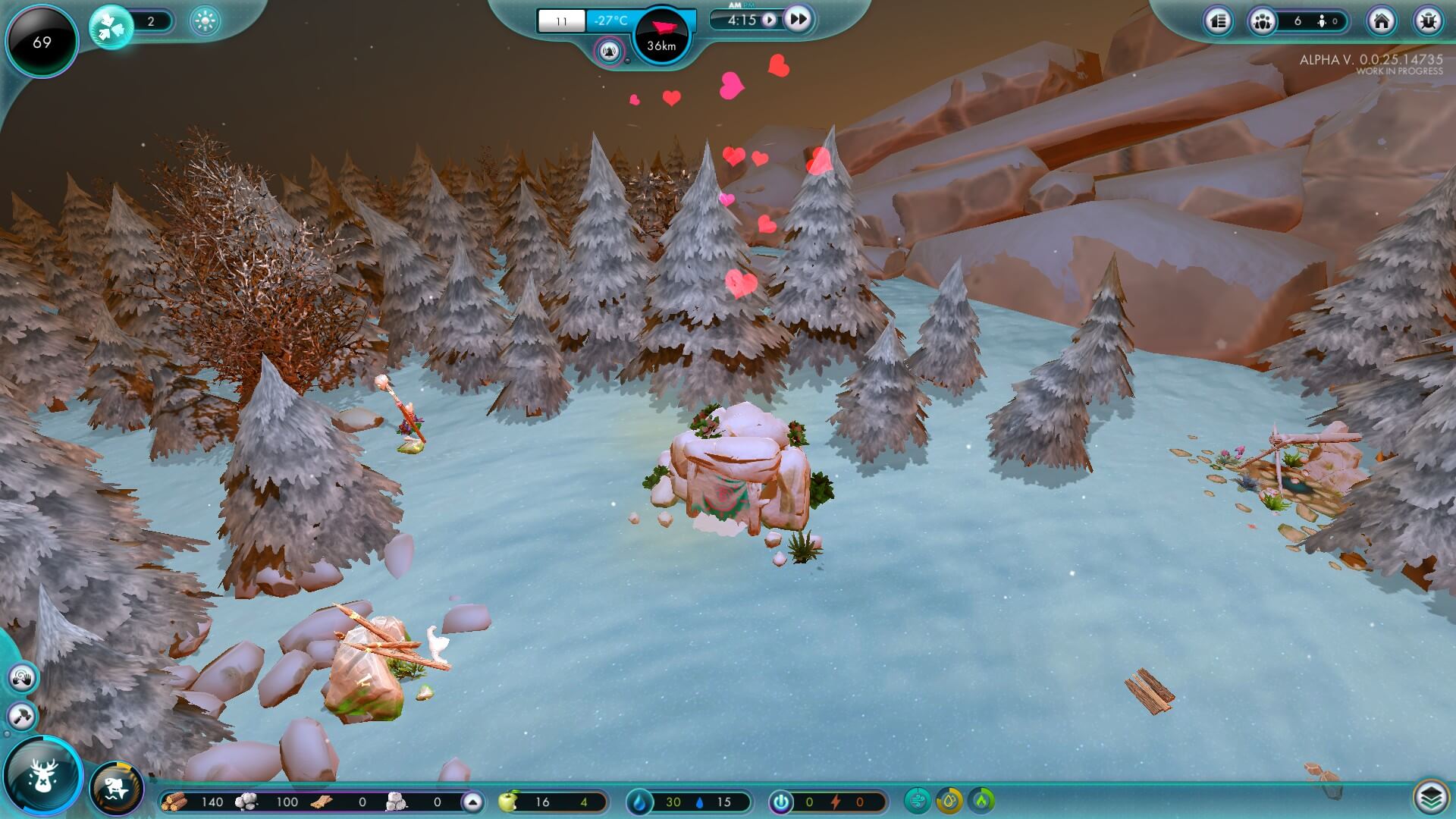Toggle the green flame filter icon
The image size is (1456, 819).
click(x=982, y=801)
